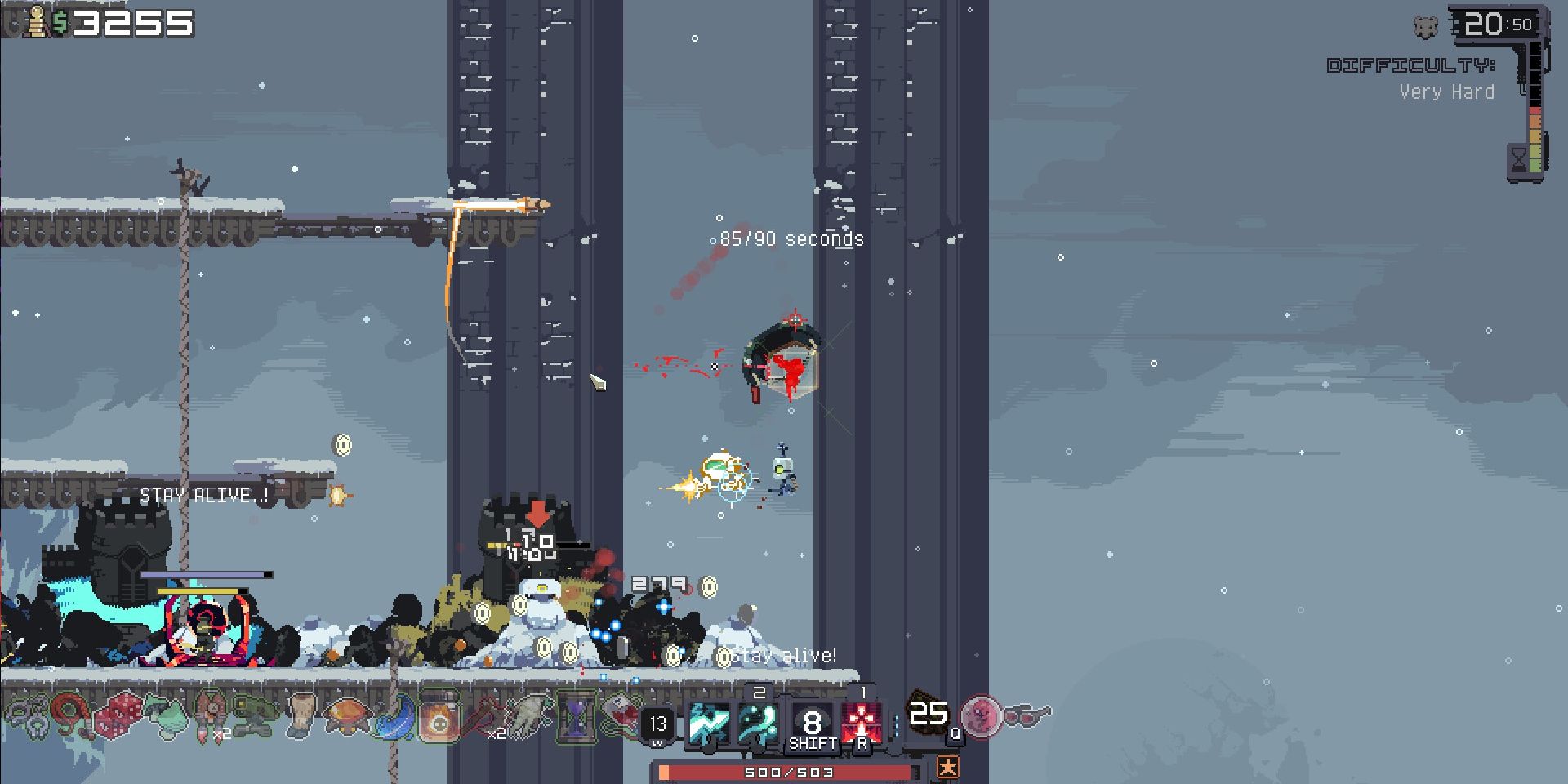1568x784 pixels.
Task: Click the rat head icon near the timer
Action: 1424,27
